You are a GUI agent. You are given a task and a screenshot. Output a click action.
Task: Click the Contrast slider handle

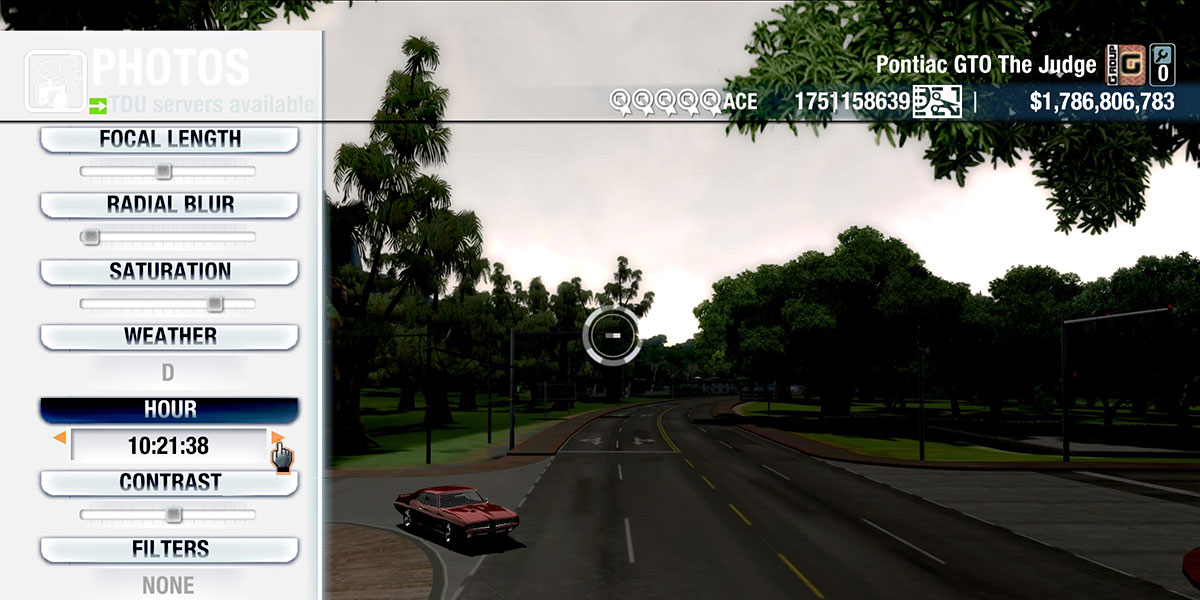point(173,515)
